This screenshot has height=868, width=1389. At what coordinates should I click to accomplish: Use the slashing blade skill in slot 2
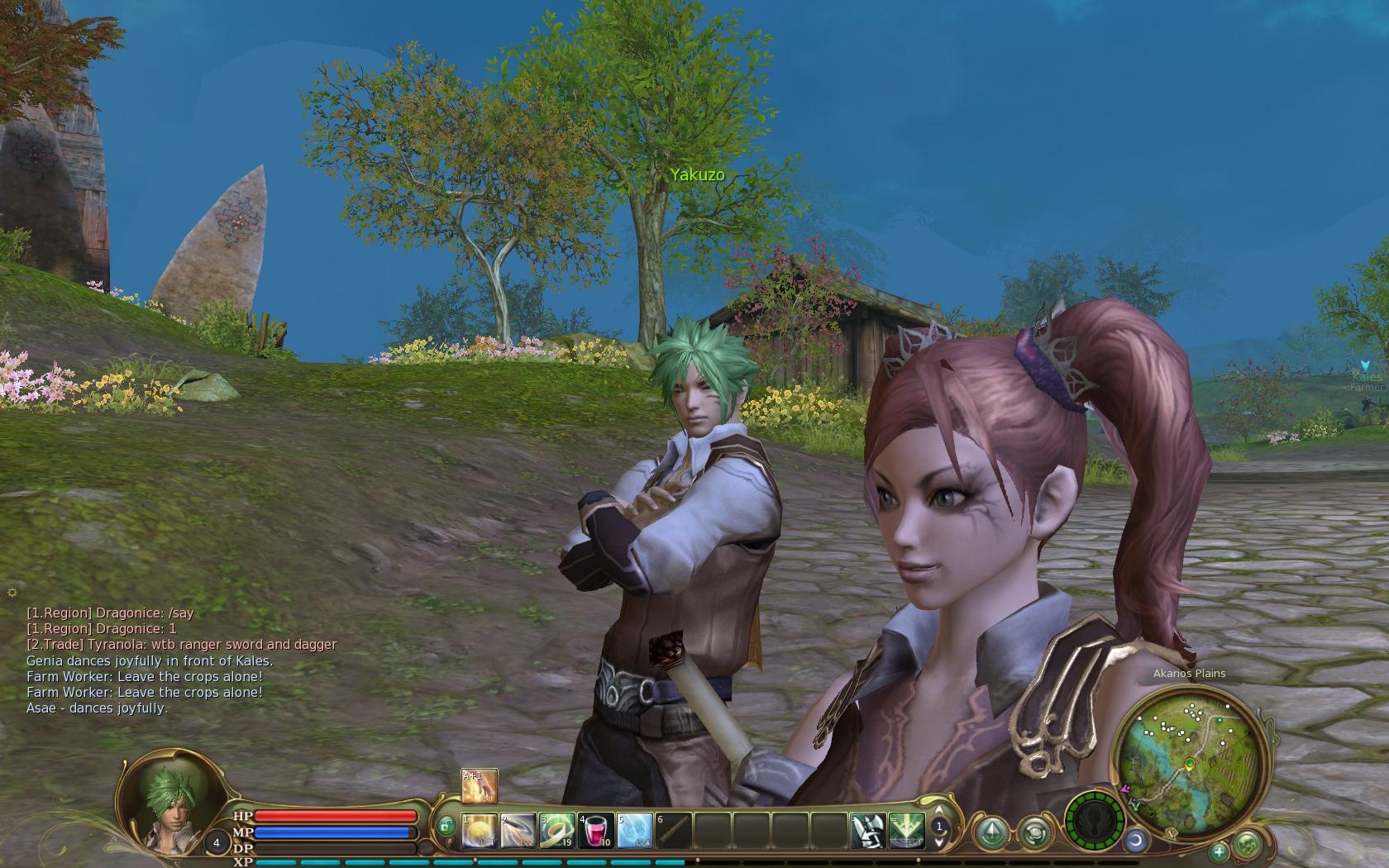pyautogui.click(x=518, y=831)
